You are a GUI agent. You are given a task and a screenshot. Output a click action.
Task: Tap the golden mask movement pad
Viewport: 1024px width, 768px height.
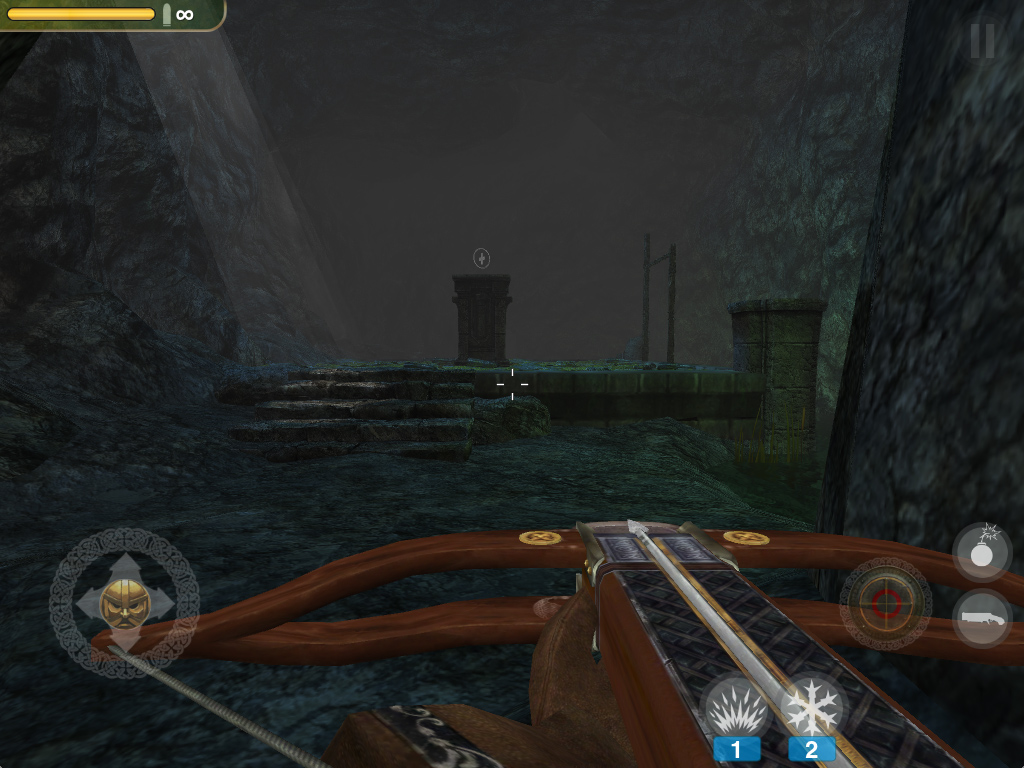124,603
